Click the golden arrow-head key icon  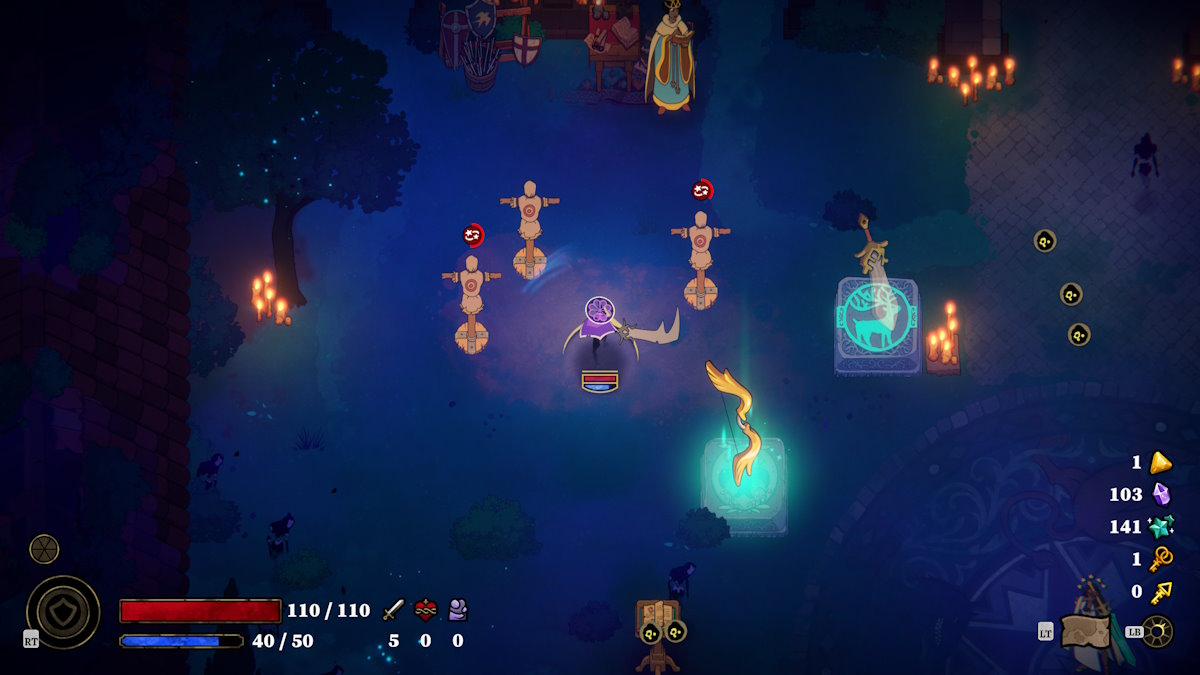pyautogui.click(x=1160, y=592)
